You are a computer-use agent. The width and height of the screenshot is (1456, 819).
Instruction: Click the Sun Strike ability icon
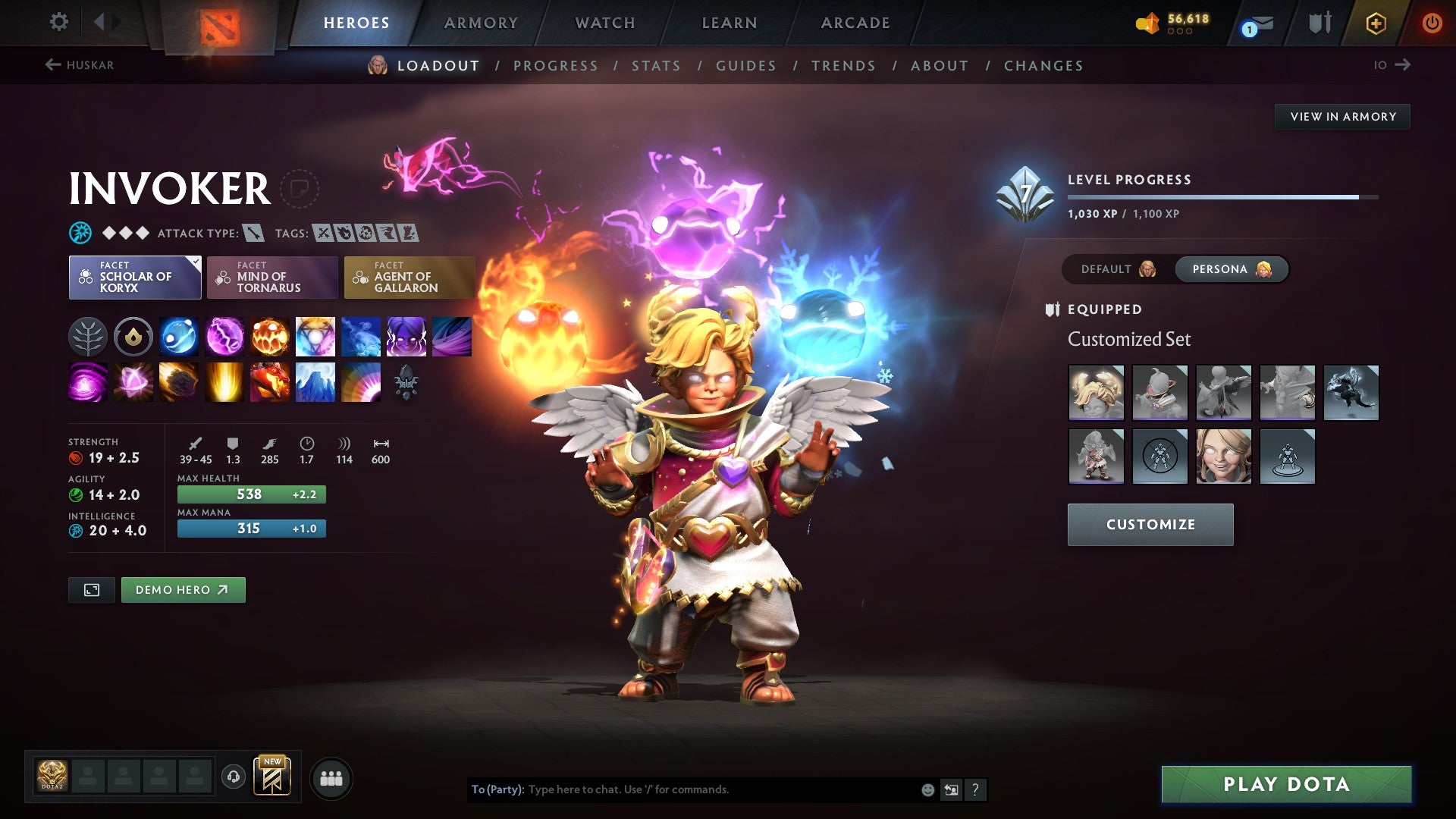tap(224, 382)
